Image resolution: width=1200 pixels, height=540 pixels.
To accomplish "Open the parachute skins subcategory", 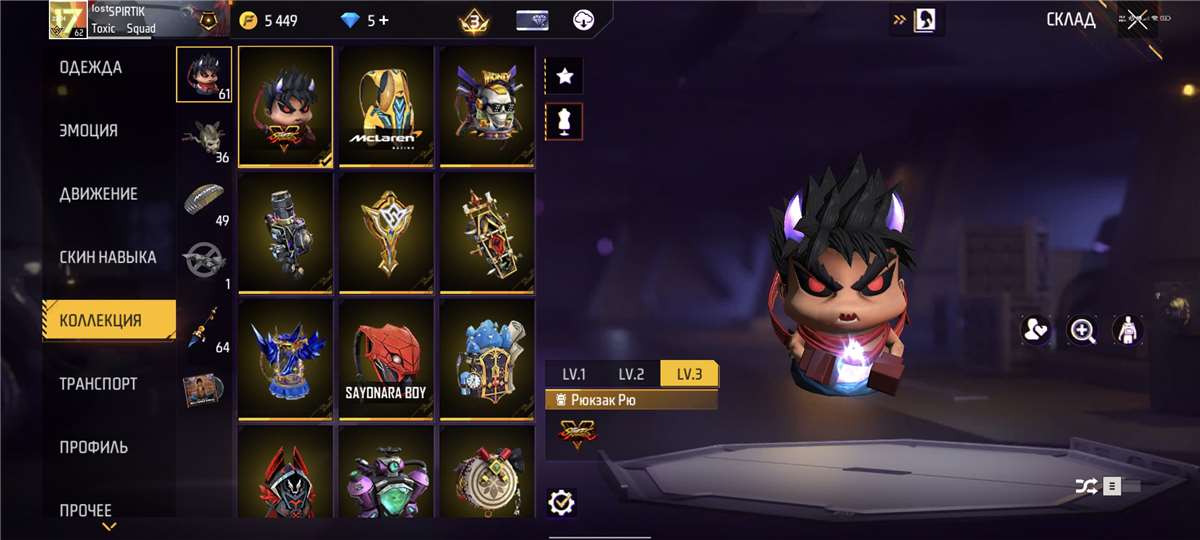I will (x=205, y=198).
